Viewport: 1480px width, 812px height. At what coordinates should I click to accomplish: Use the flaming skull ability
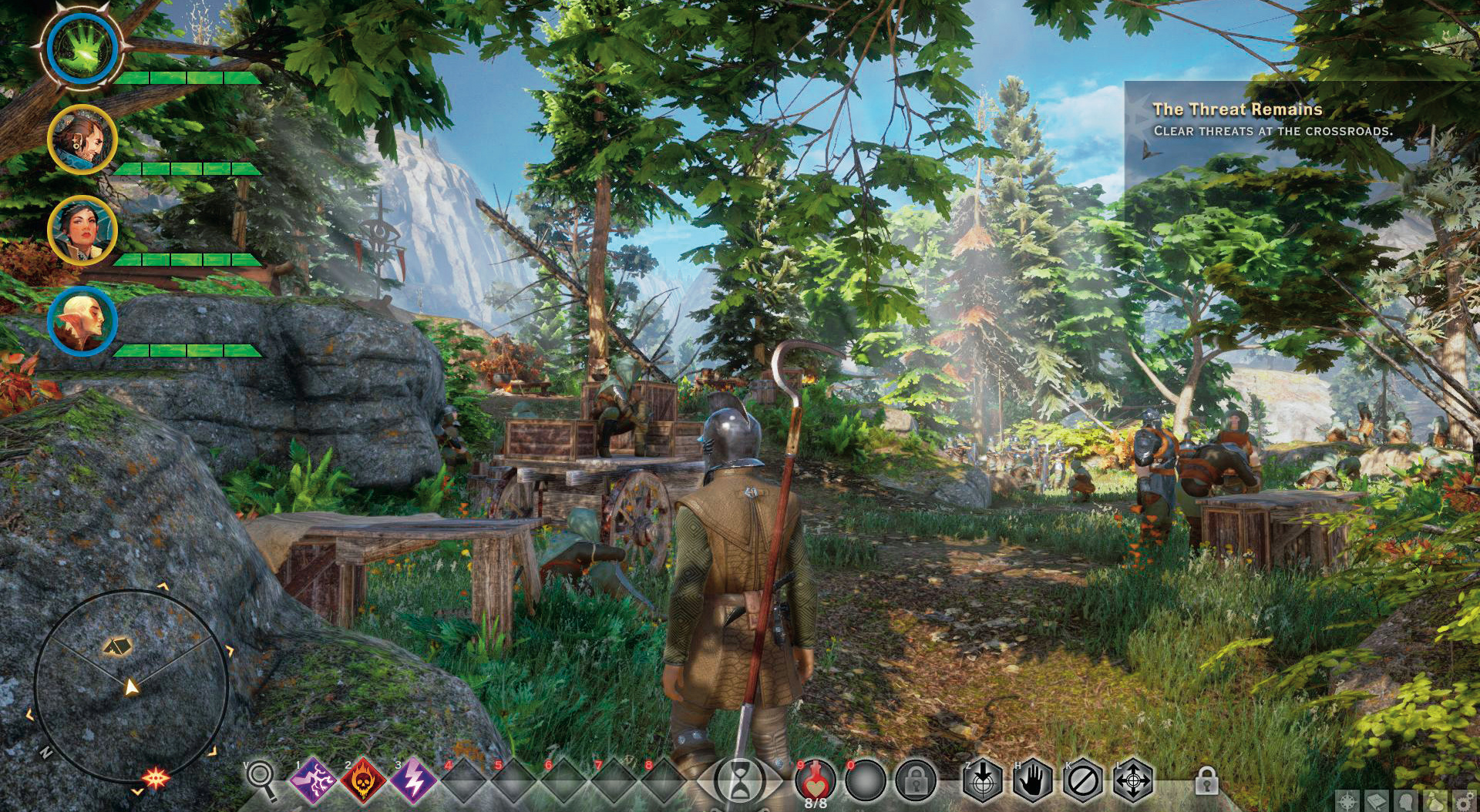(363, 781)
